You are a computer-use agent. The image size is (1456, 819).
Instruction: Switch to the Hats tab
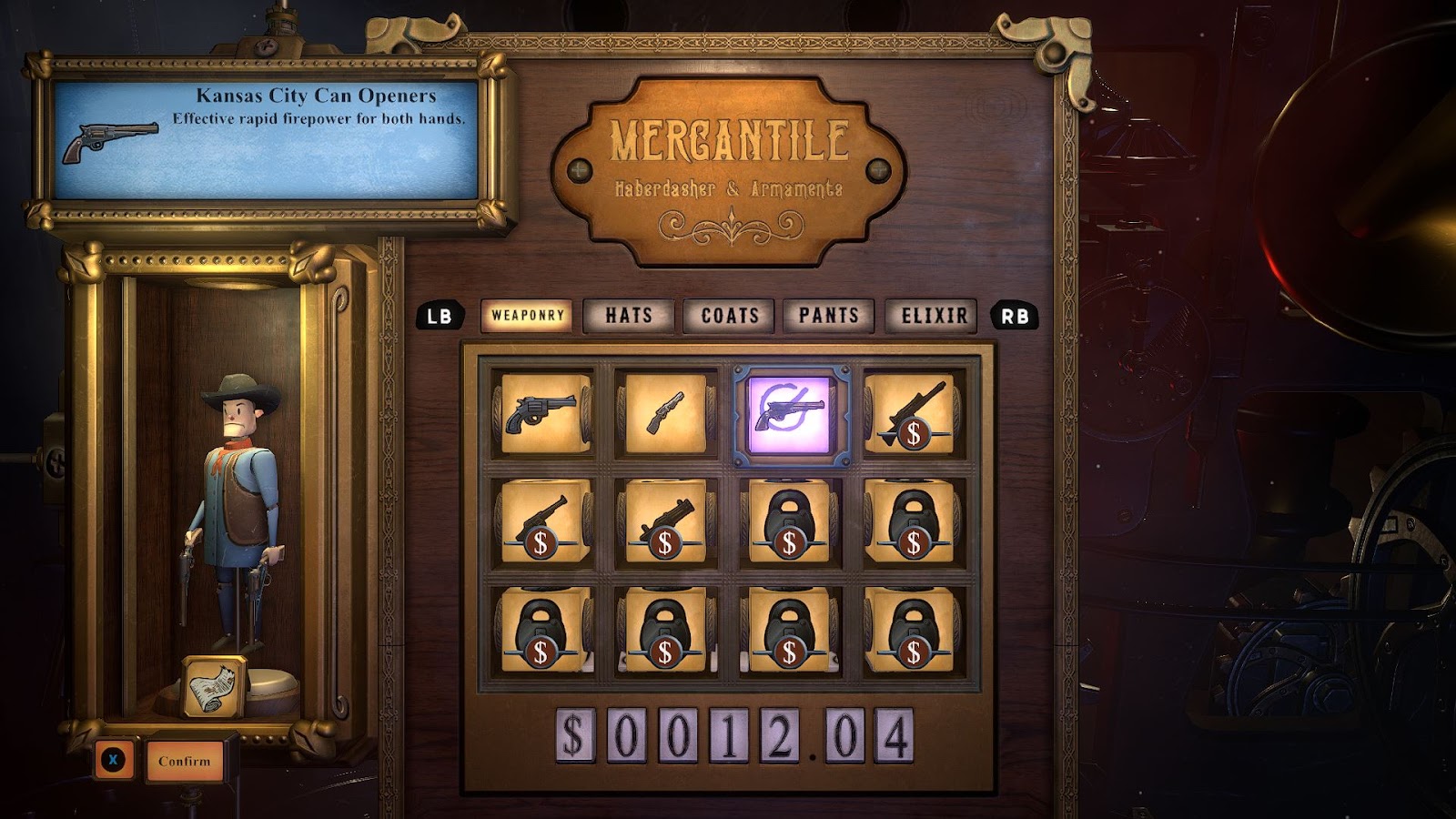coord(629,316)
